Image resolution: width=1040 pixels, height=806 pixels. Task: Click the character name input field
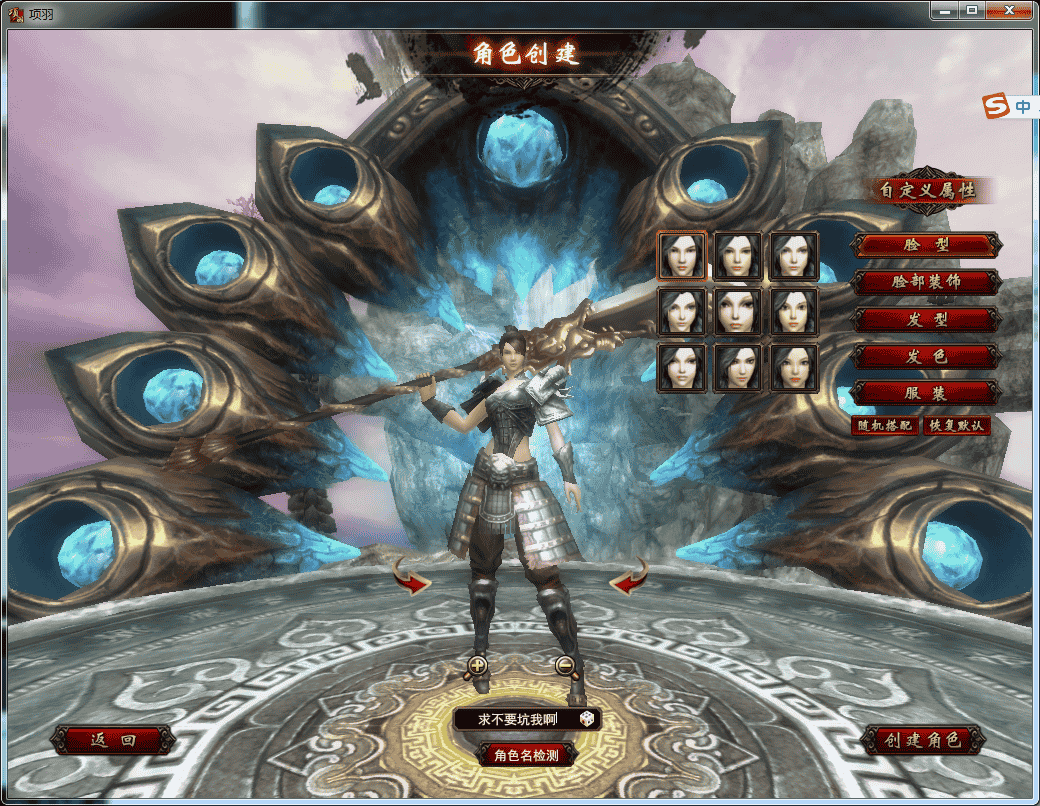(517, 720)
